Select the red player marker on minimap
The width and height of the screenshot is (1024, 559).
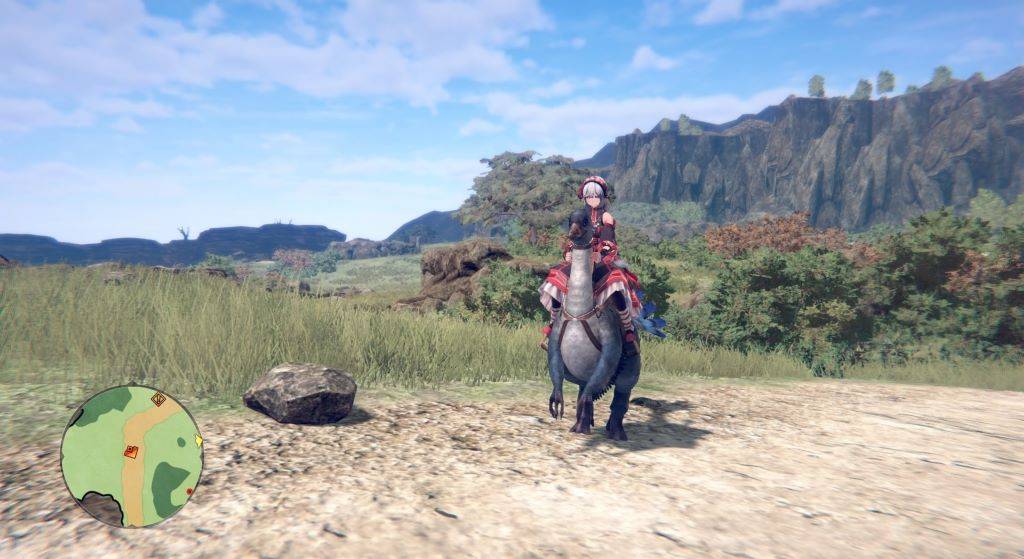(x=130, y=452)
